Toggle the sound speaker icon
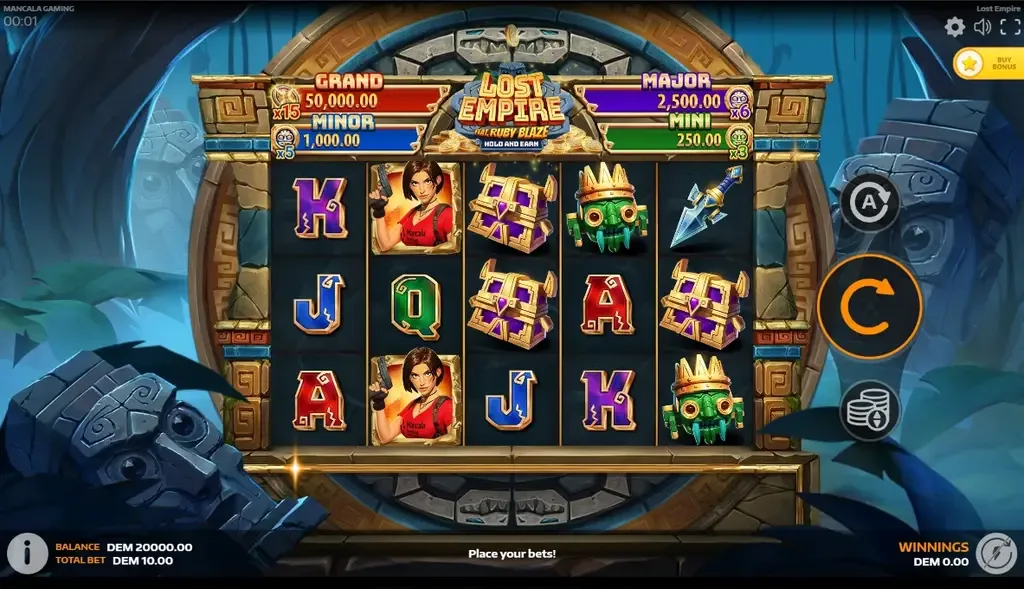The image size is (1024, 589). [x=982, y=27]
